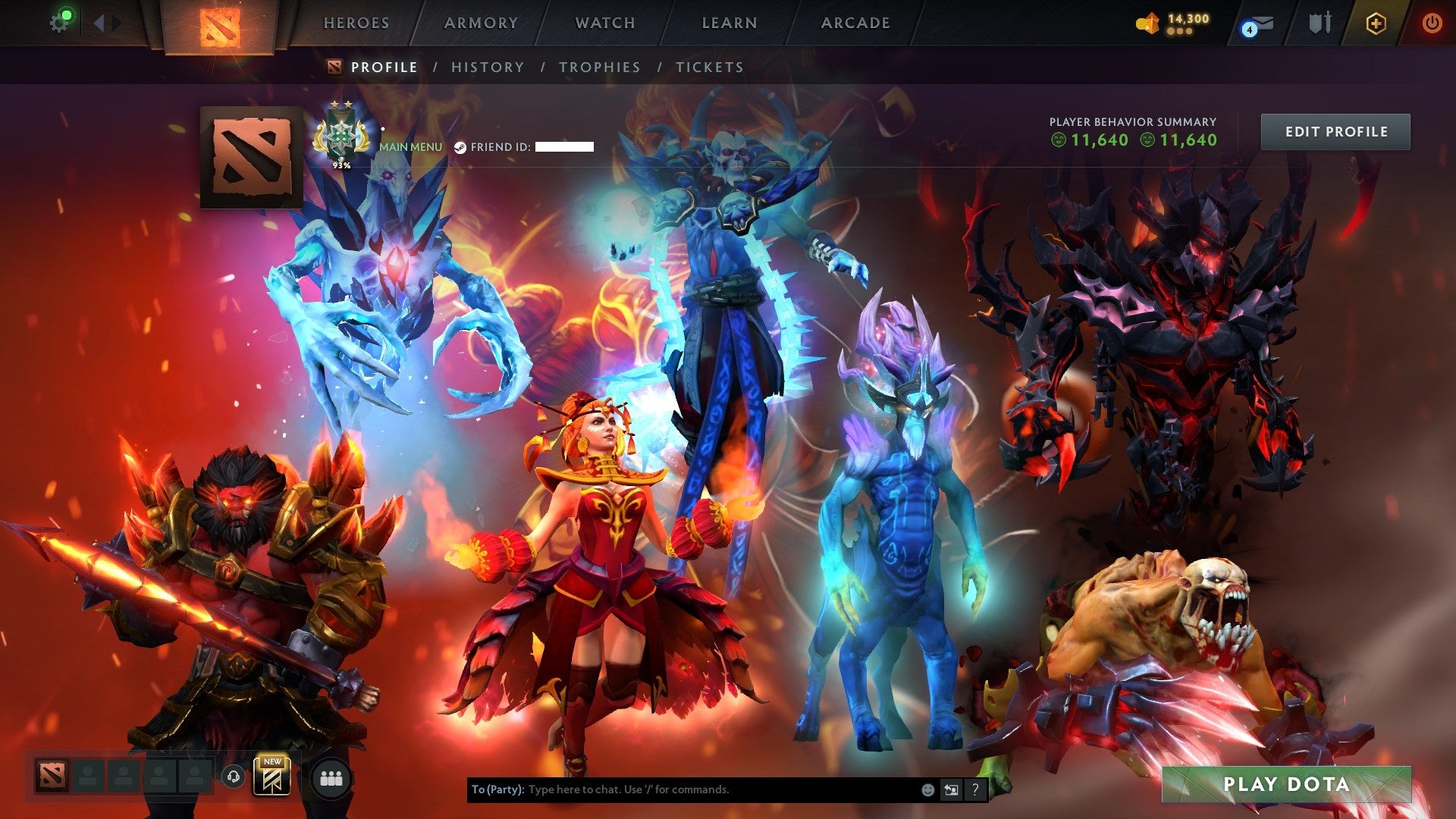Click the EDIT PROFILE button

tap(1335, 130)
